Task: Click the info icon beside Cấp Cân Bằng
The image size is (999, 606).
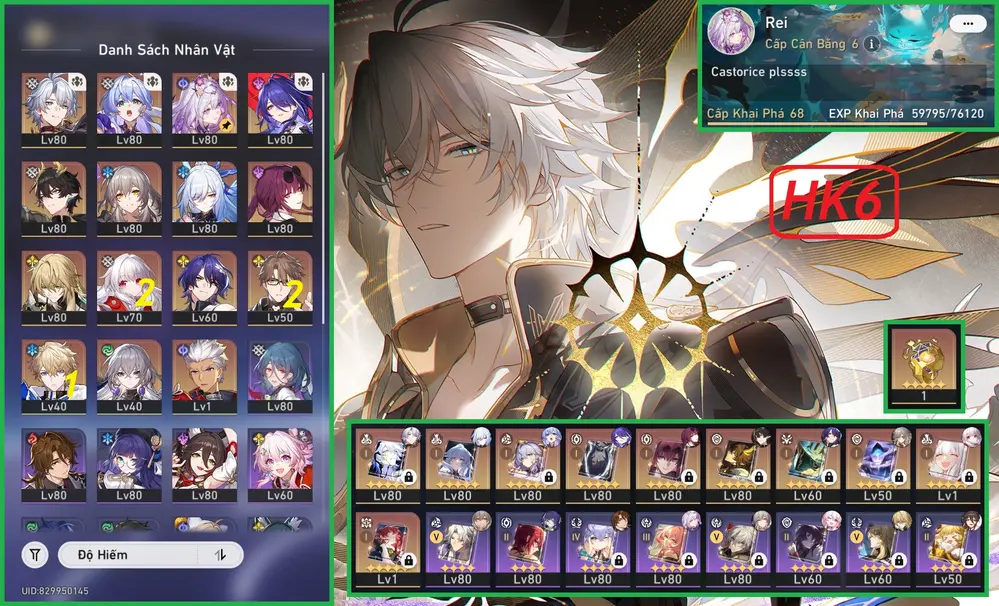Action: point(871,45)
